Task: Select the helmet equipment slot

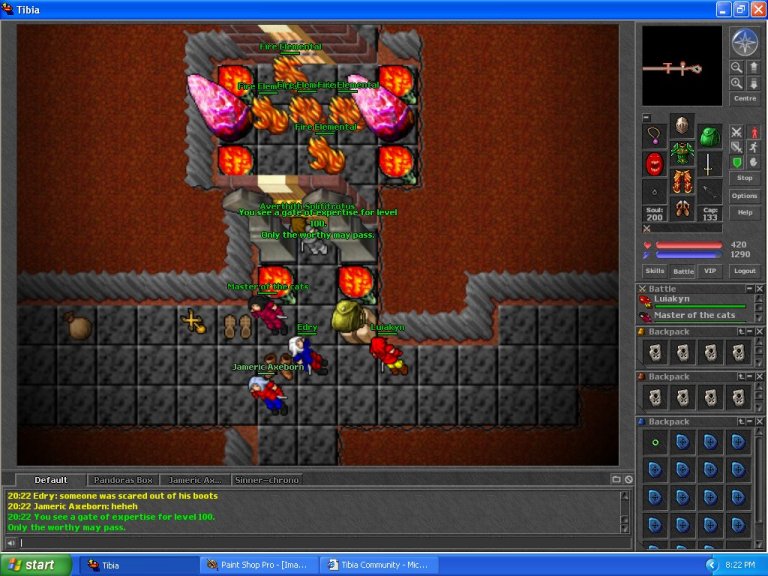Action: 682,126
